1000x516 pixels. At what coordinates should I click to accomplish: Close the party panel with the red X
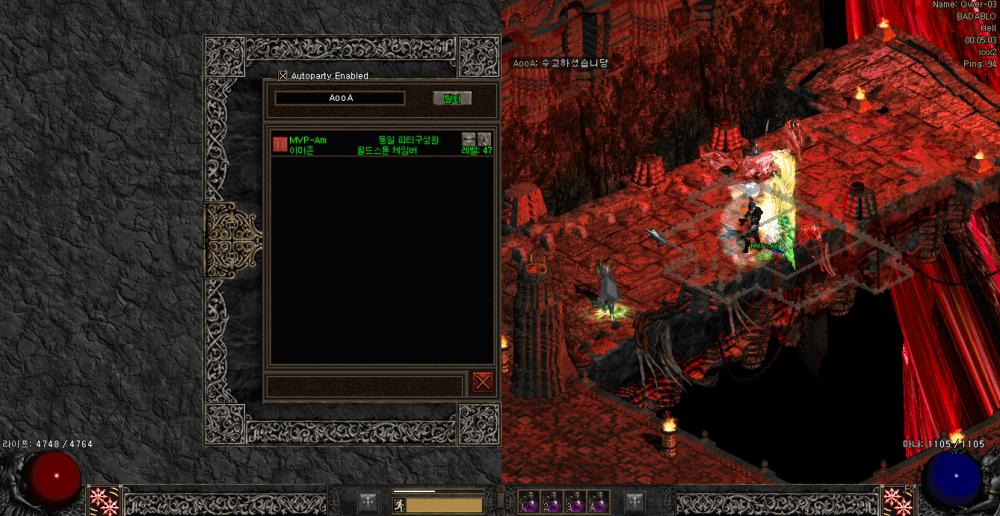483,381
